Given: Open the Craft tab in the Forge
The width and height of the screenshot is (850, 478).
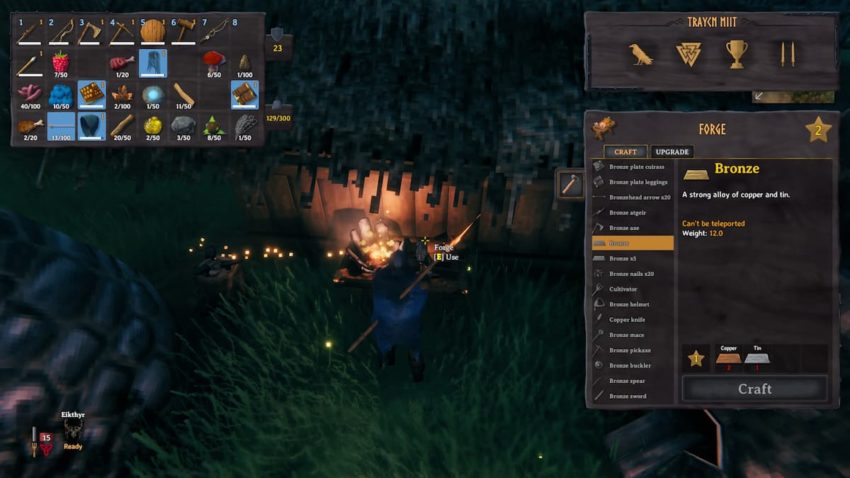Looking at the screenshot, I should point(626,151).
